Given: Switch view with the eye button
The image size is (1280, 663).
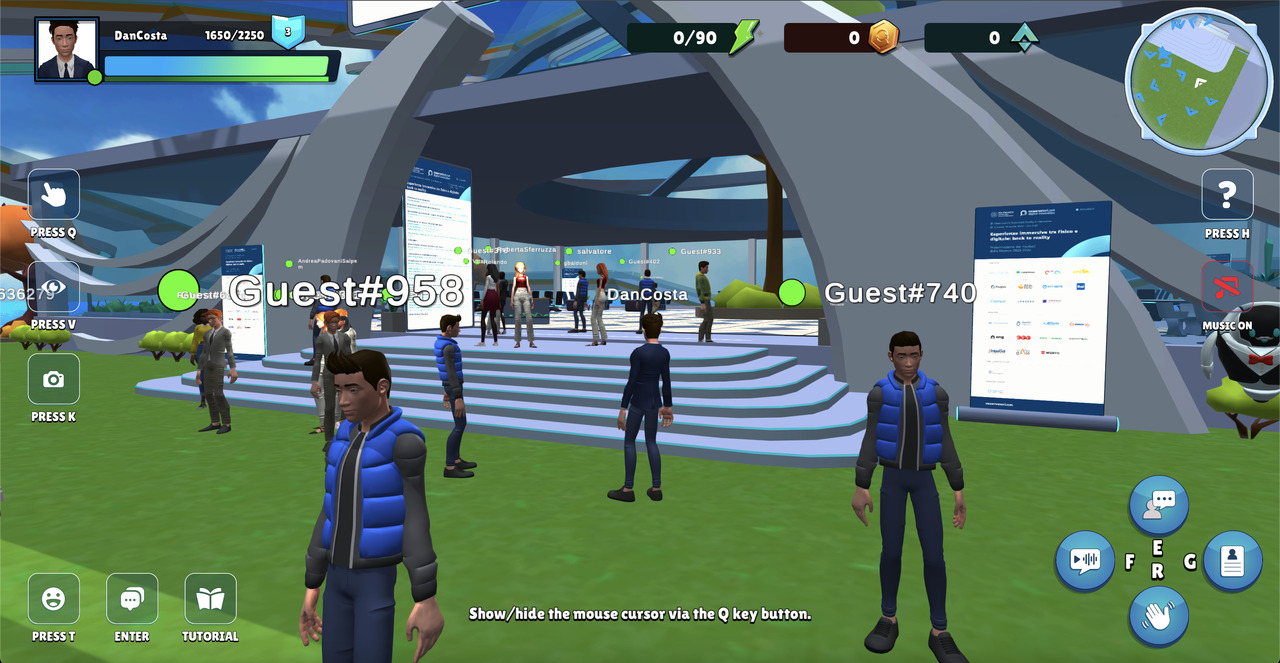Looking at the screenshot, I should (54, 287).
